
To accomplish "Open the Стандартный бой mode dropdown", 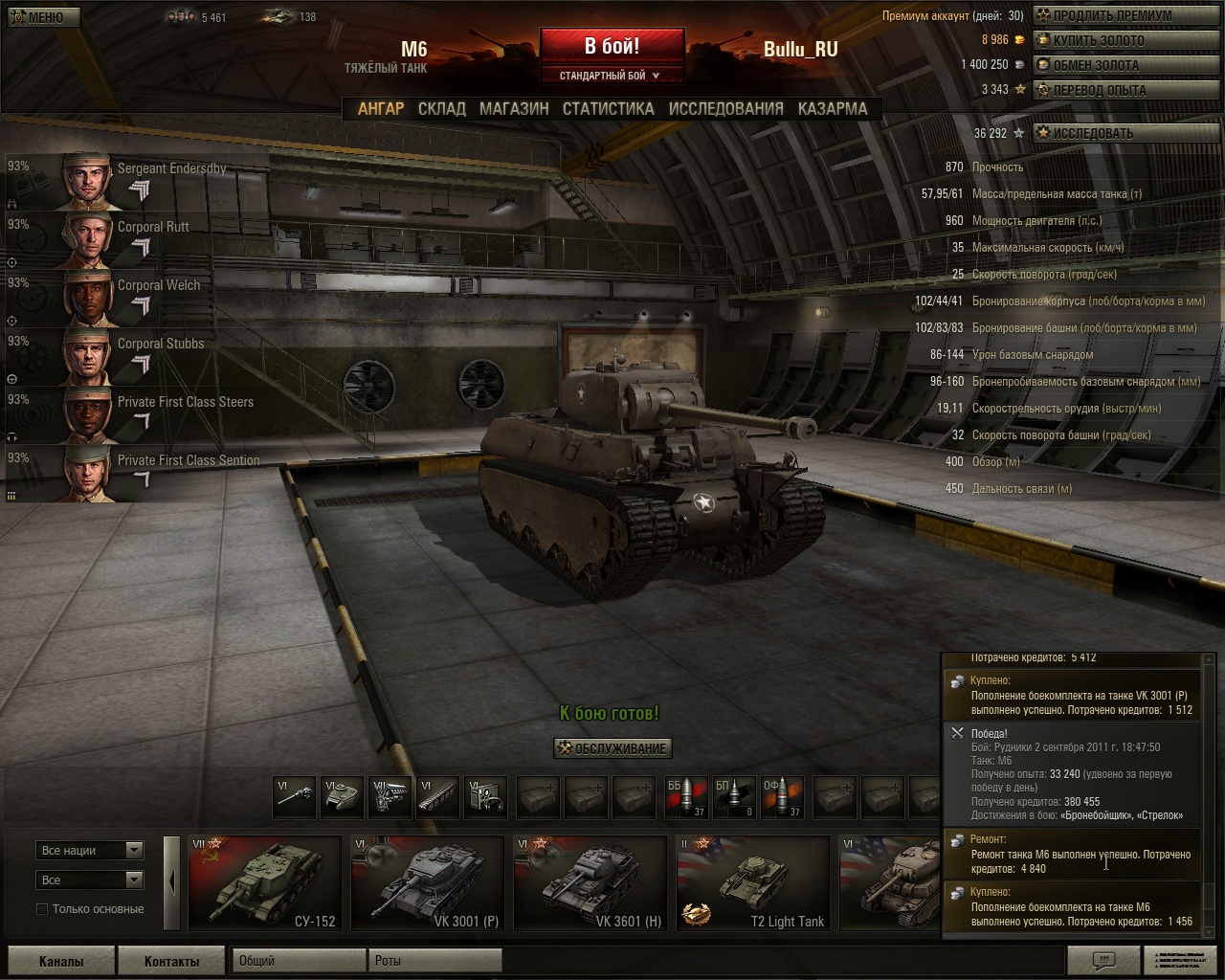I will click(612, 76).
